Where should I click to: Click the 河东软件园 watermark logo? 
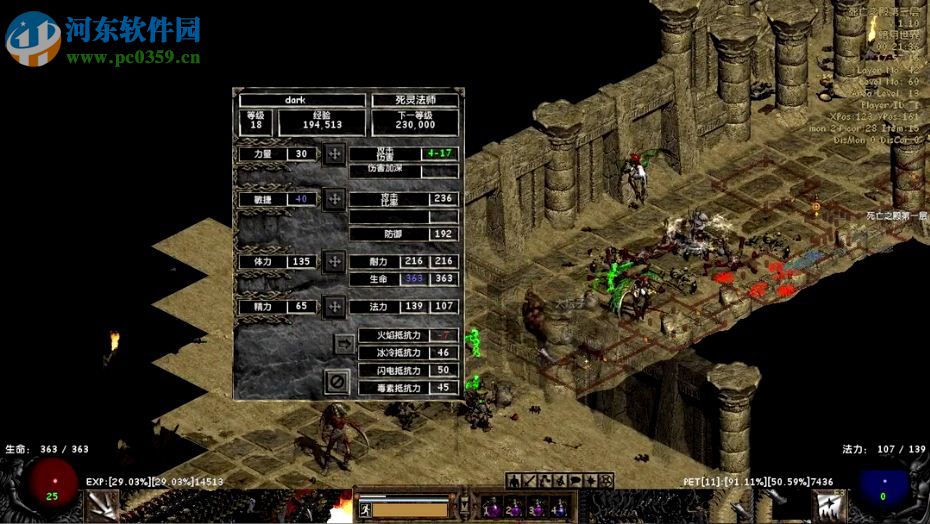click(34, 38)
